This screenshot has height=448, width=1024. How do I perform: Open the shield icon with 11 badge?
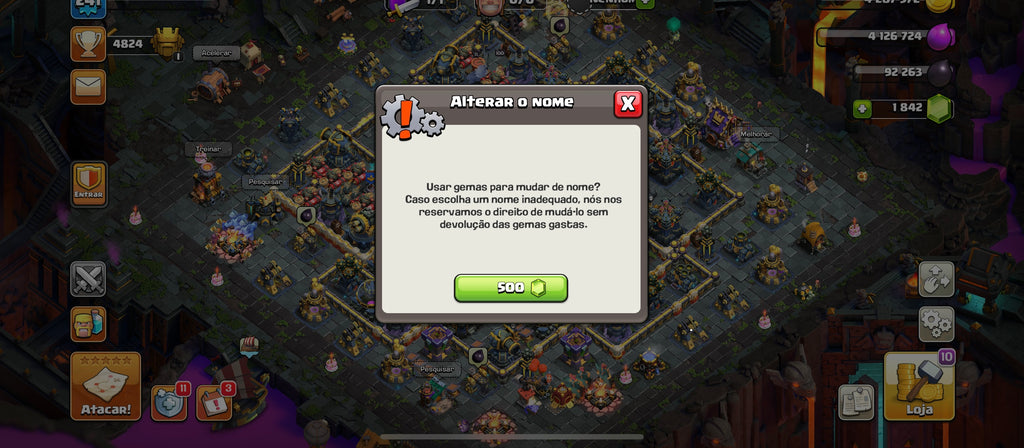[168, 402]
